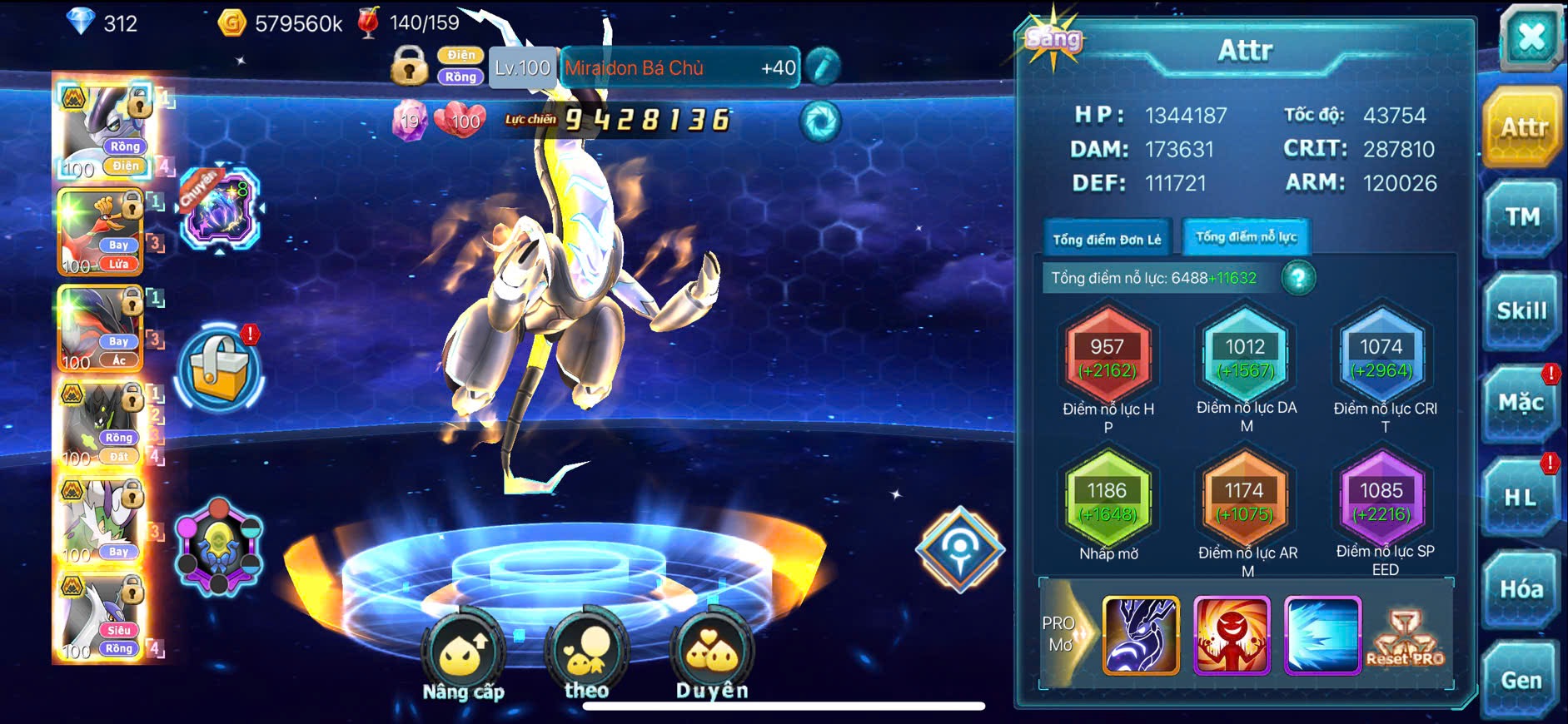Open the Mặc side tab
Screen dimensions: 1568x724
pos(1521,404)
